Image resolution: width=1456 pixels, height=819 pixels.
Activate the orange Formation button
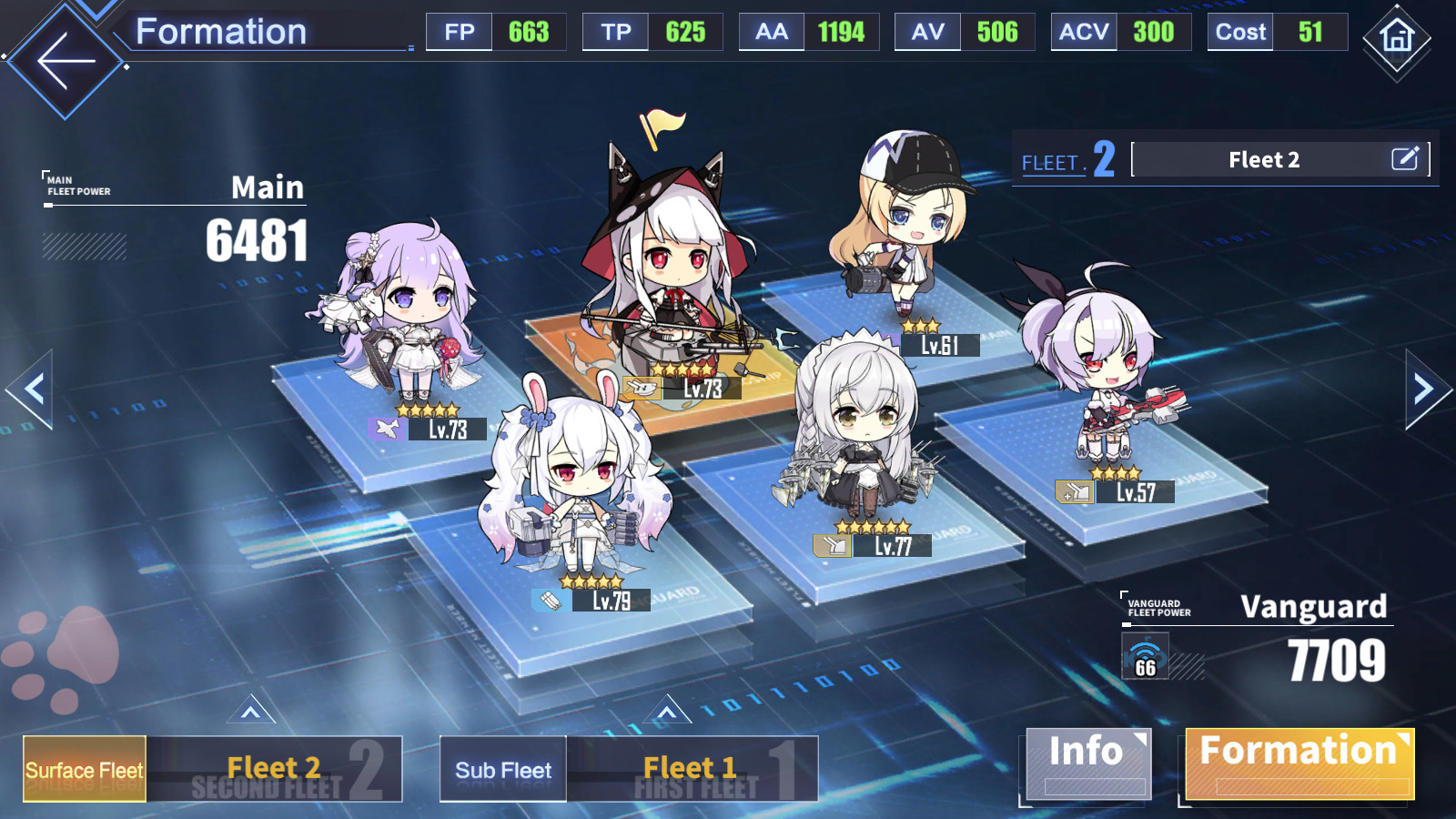coord(1299,763)
